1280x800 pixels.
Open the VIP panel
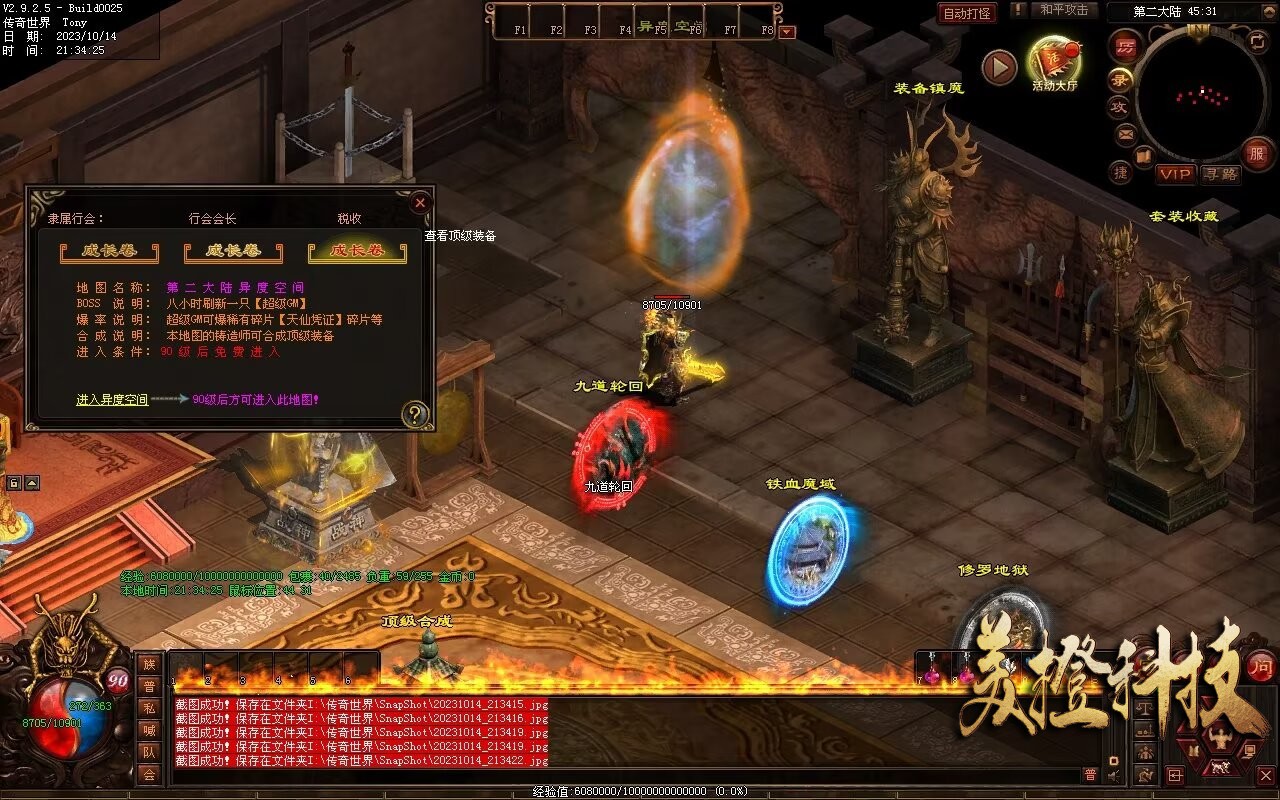pos(1176,174)
